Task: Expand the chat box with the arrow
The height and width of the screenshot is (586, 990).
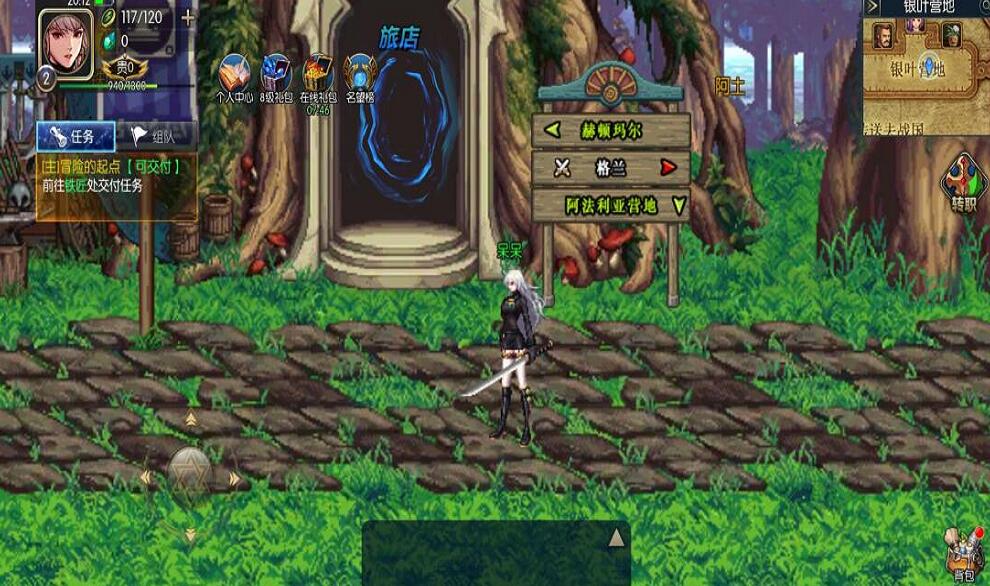Action: [616, 538]
